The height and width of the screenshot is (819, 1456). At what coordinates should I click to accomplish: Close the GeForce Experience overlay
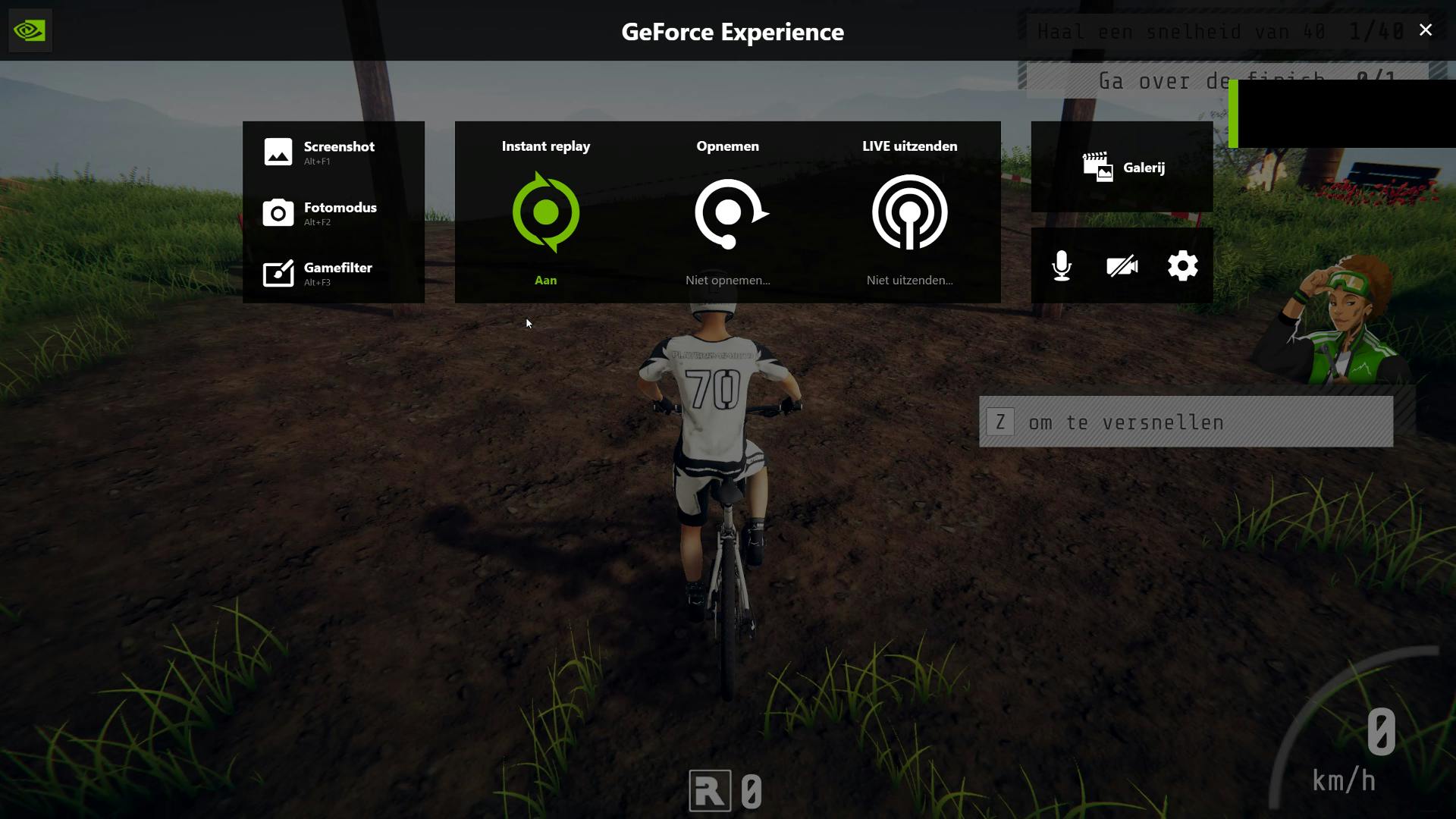tap(1426, 30)
